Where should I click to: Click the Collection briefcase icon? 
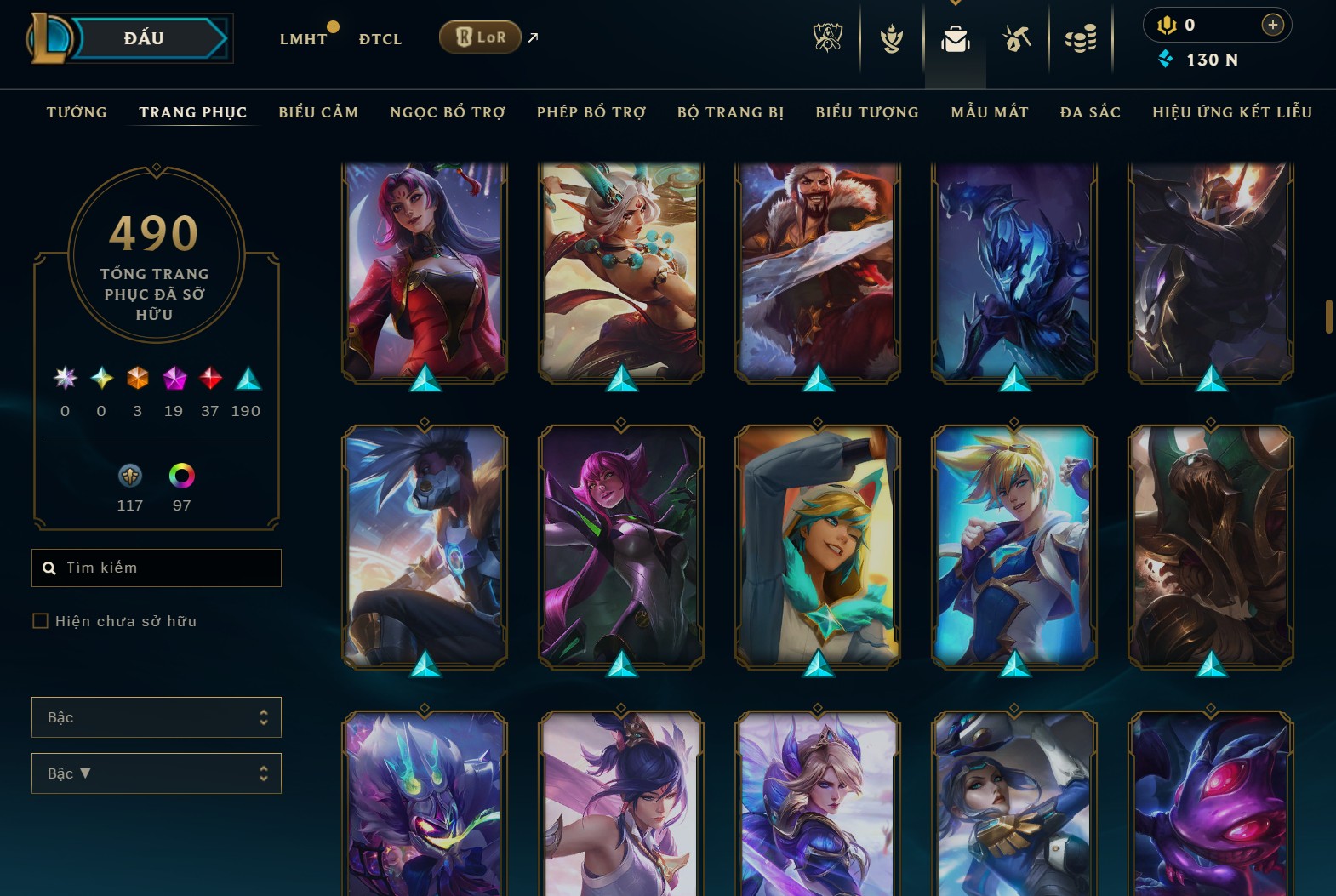(x=955, y=37)
